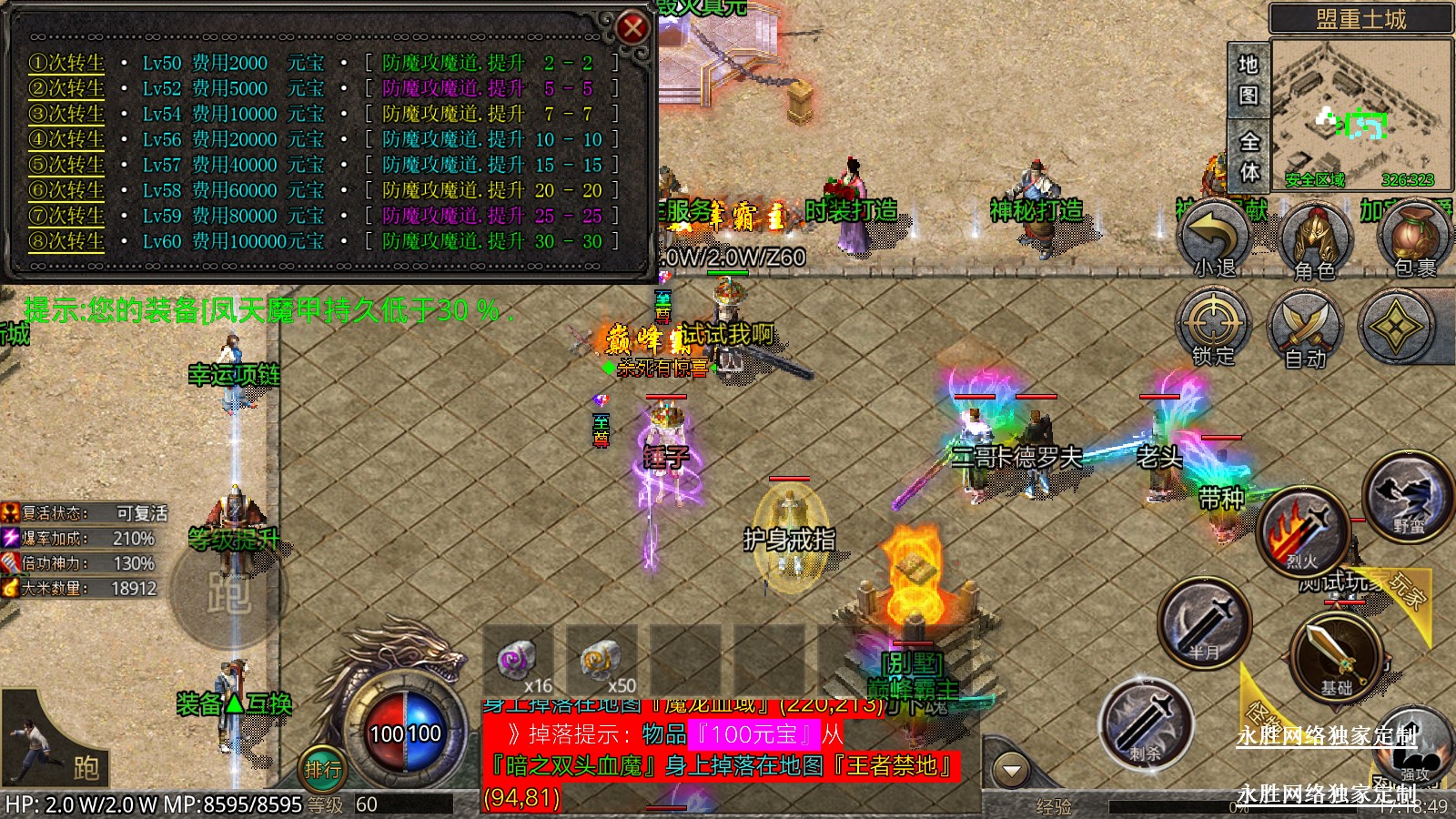Image resolution: width=1456 pixels, height=819 pixels.
Task: Trigger the 刺杀 thrust skill
Action: 1146,722
